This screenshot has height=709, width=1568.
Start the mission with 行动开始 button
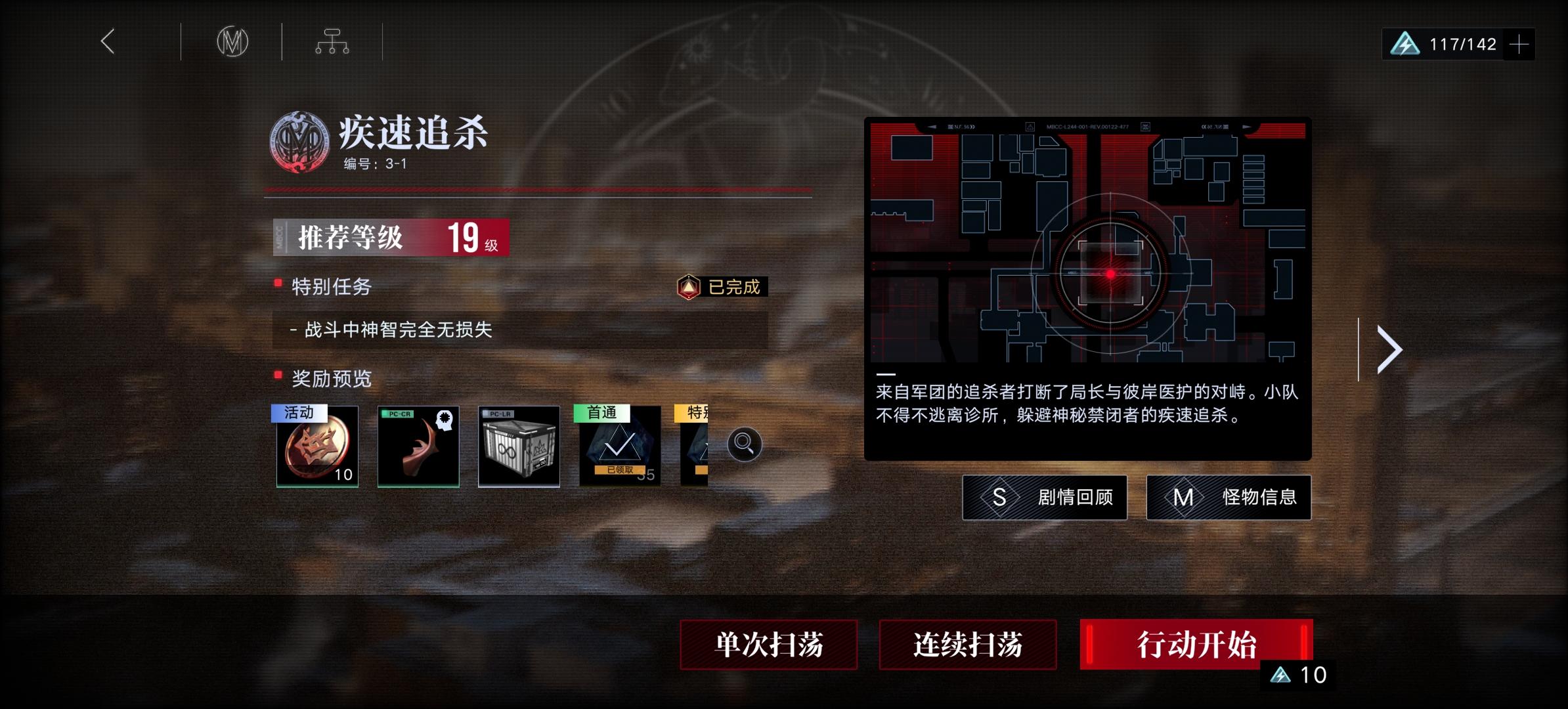coord(1196,646)
